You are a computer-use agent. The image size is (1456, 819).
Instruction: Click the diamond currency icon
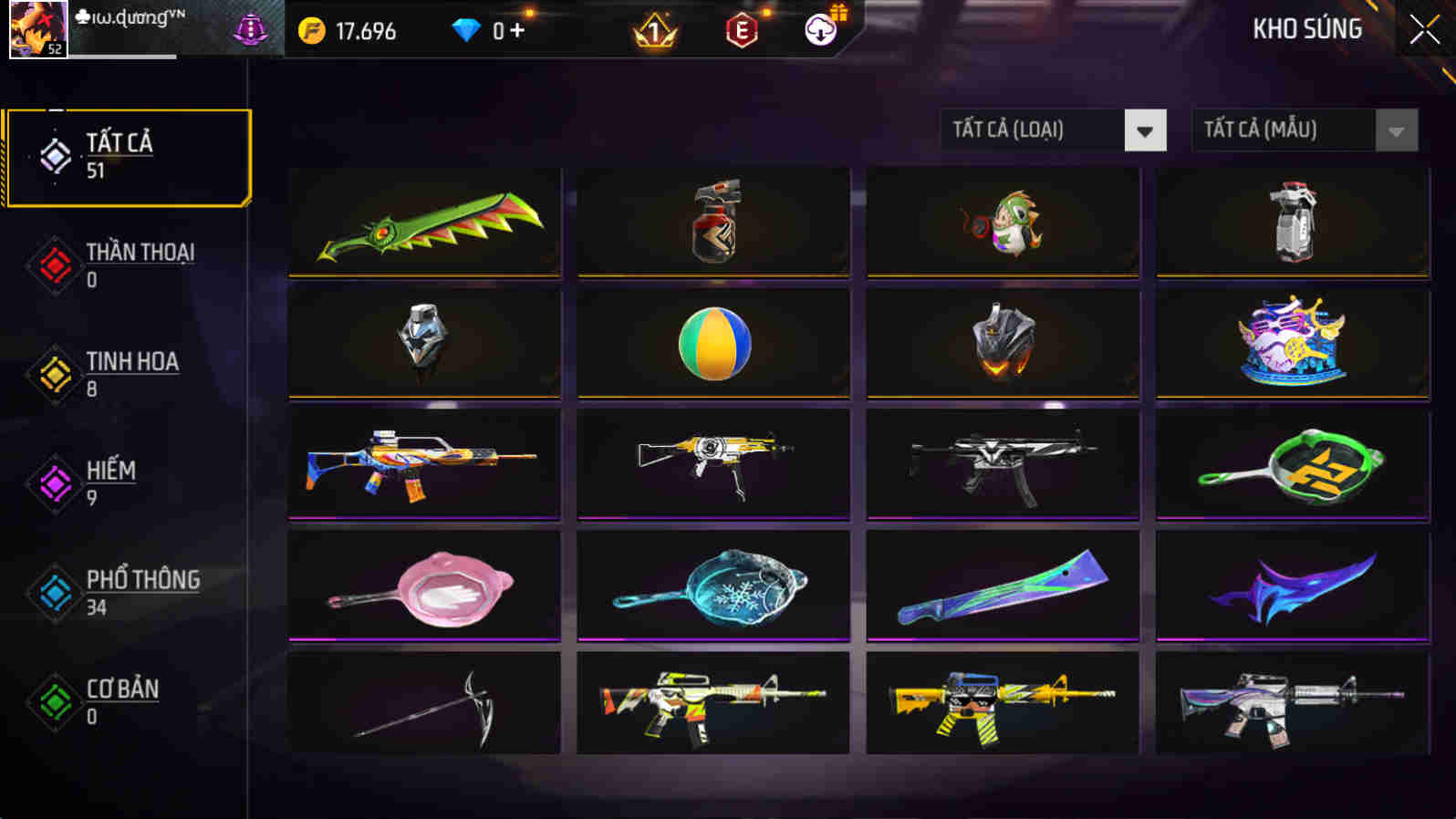[468, 29]
